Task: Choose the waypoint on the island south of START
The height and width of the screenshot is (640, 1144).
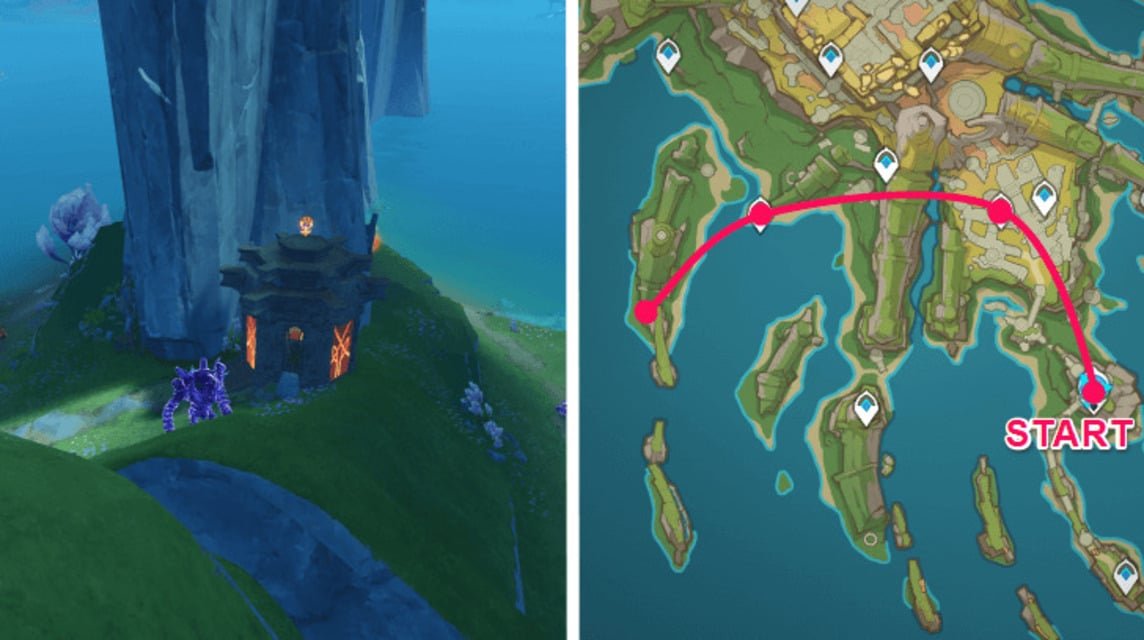Action: (x=1128, y=574)
